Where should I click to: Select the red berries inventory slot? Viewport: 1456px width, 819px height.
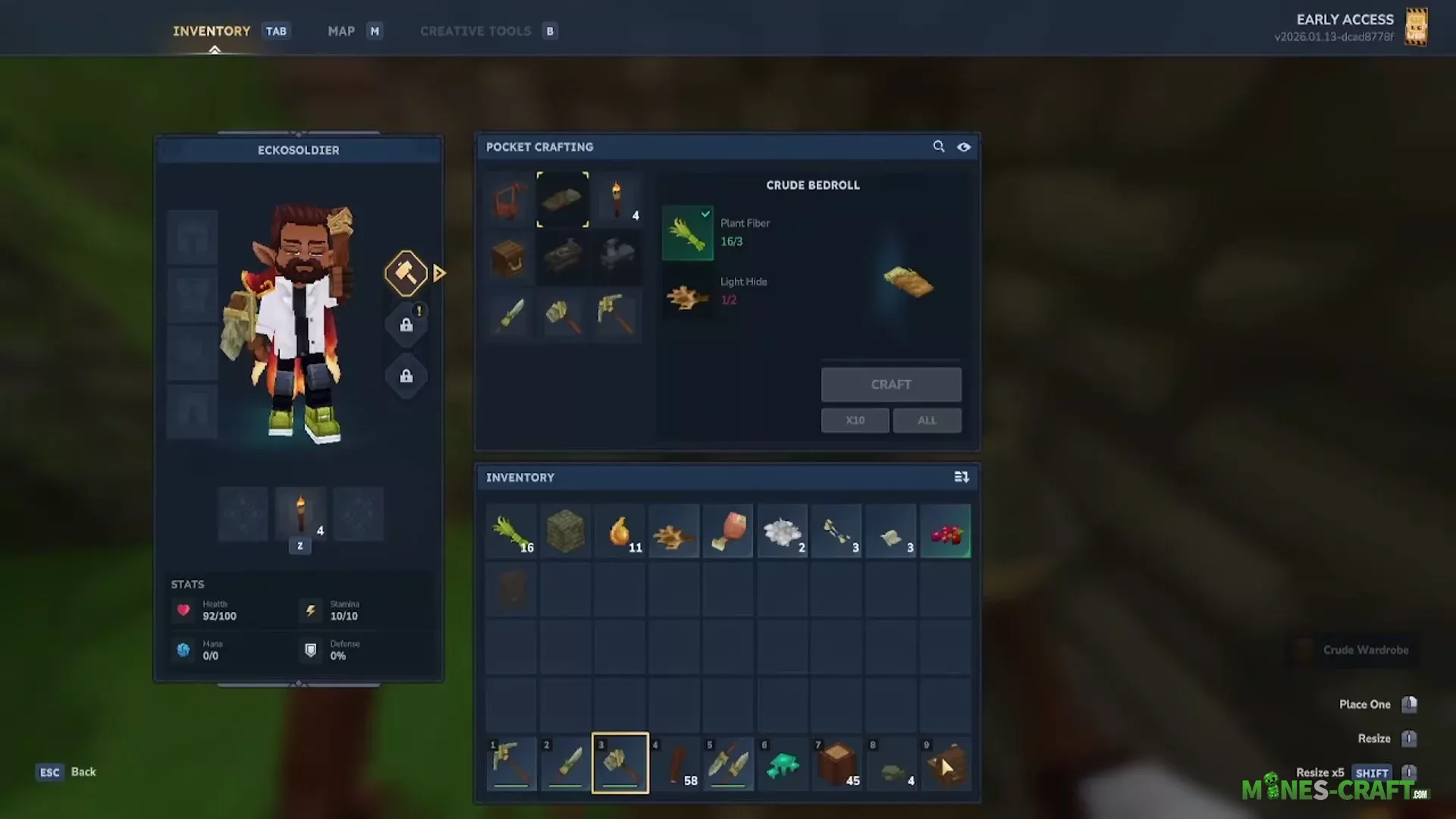click(x=946, y=532)
